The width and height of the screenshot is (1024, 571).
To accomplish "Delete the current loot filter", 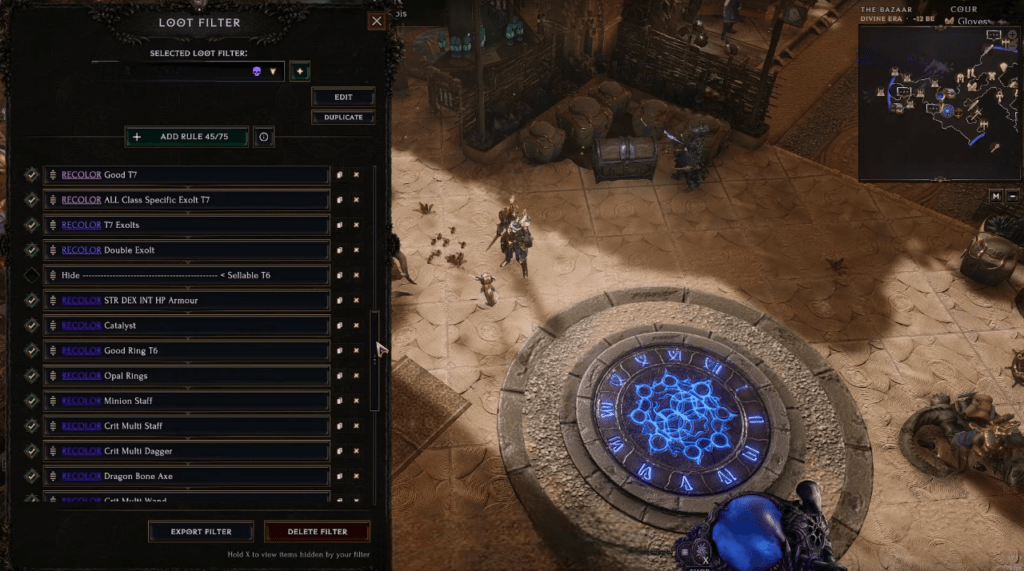I will point(317,531).
